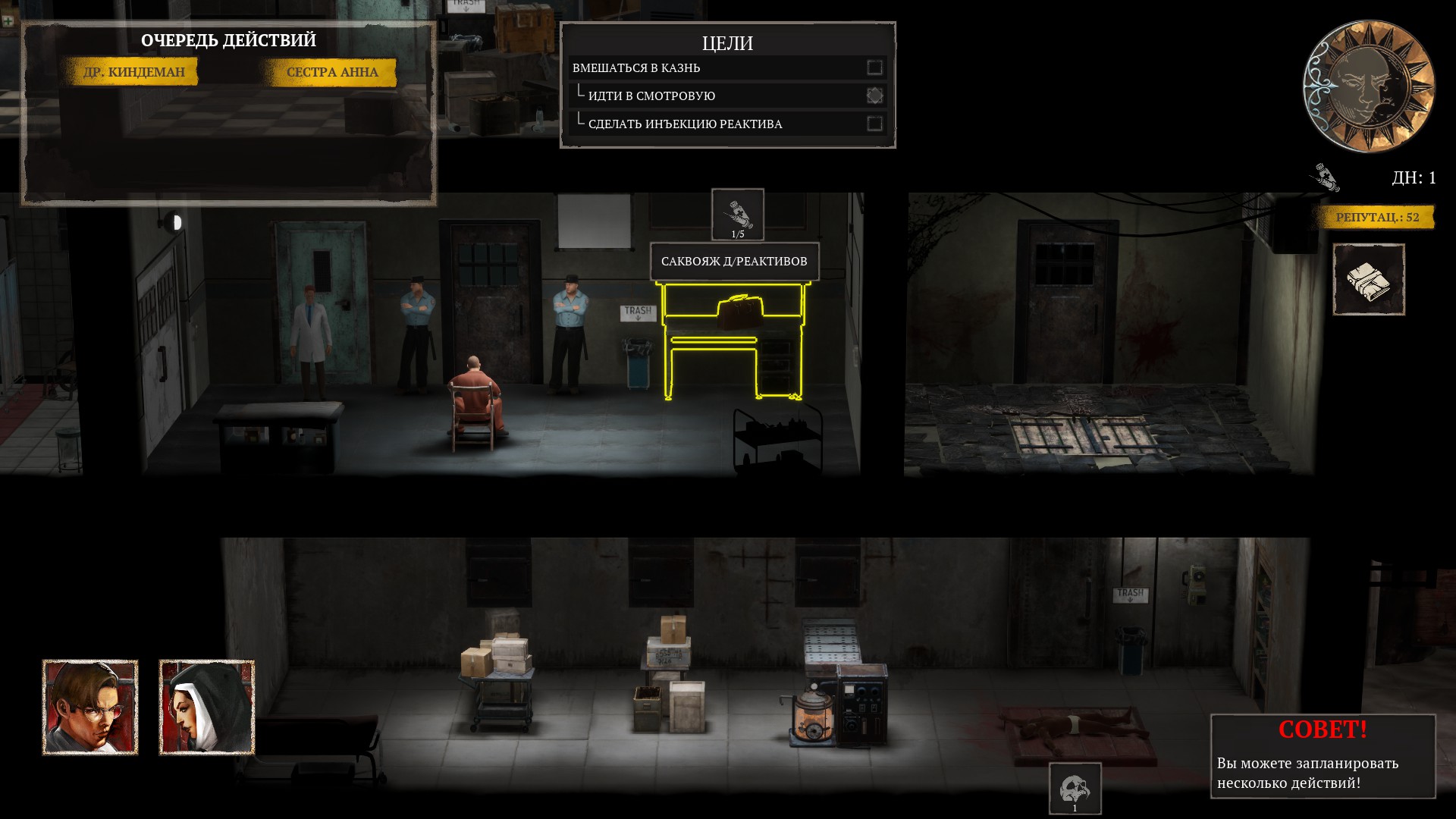Image resolution: width=1456 pixels, height=819 pixels.
Task: Click the reputation banner
Action: click(1376, 217)
